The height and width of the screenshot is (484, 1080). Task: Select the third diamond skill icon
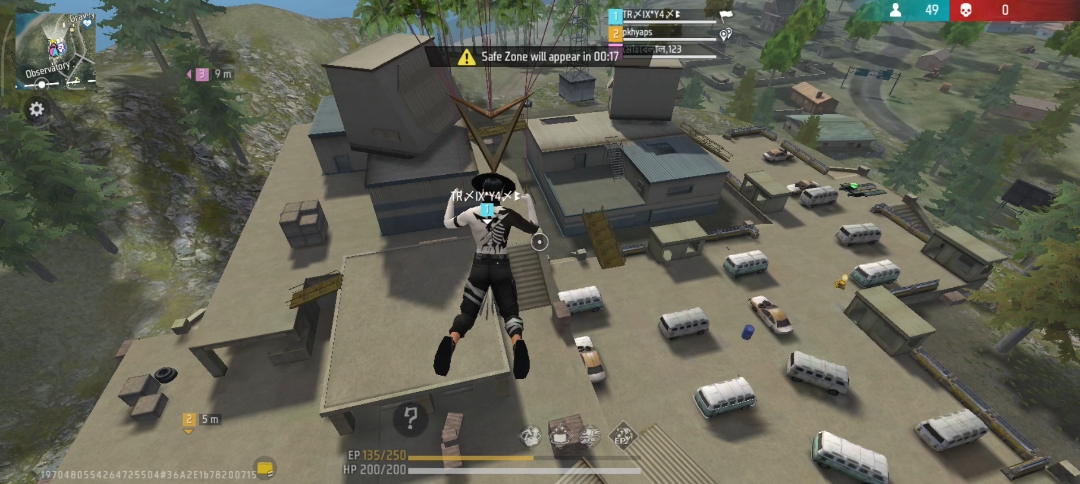coord(590,434)
